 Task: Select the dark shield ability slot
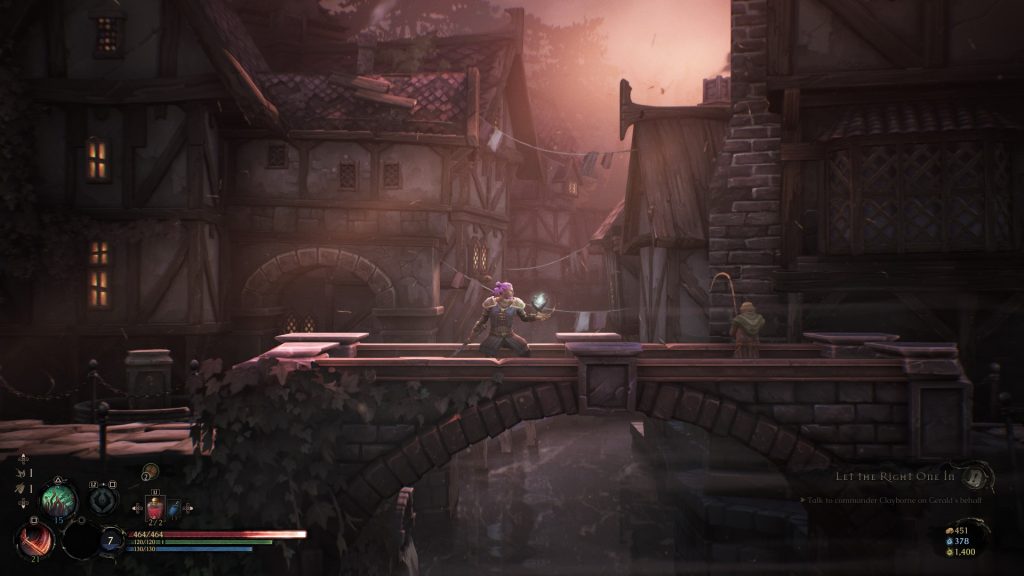pyautogui.click(x=104, y=500)
